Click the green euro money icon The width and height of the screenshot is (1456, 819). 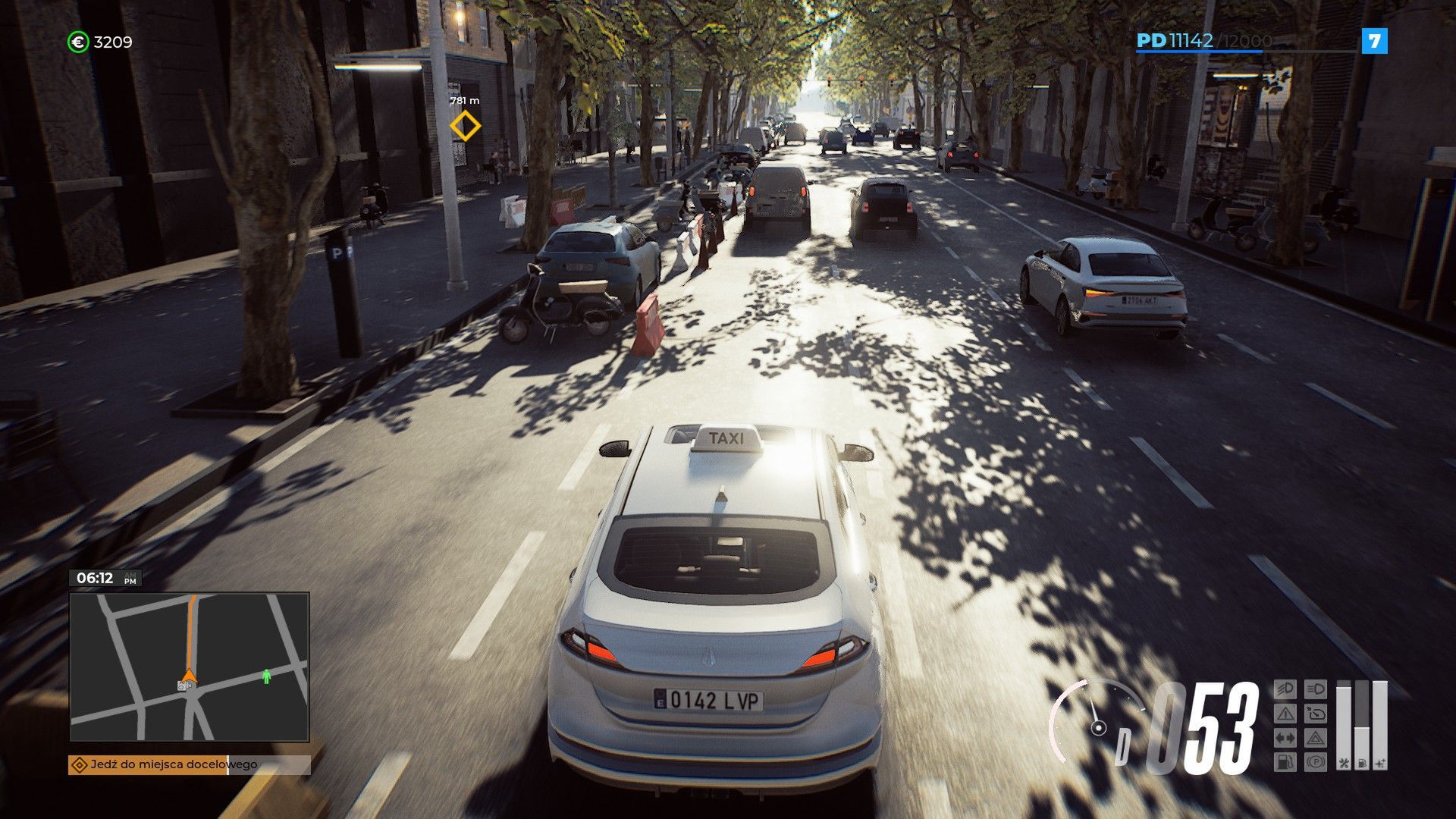pos(77,42)
